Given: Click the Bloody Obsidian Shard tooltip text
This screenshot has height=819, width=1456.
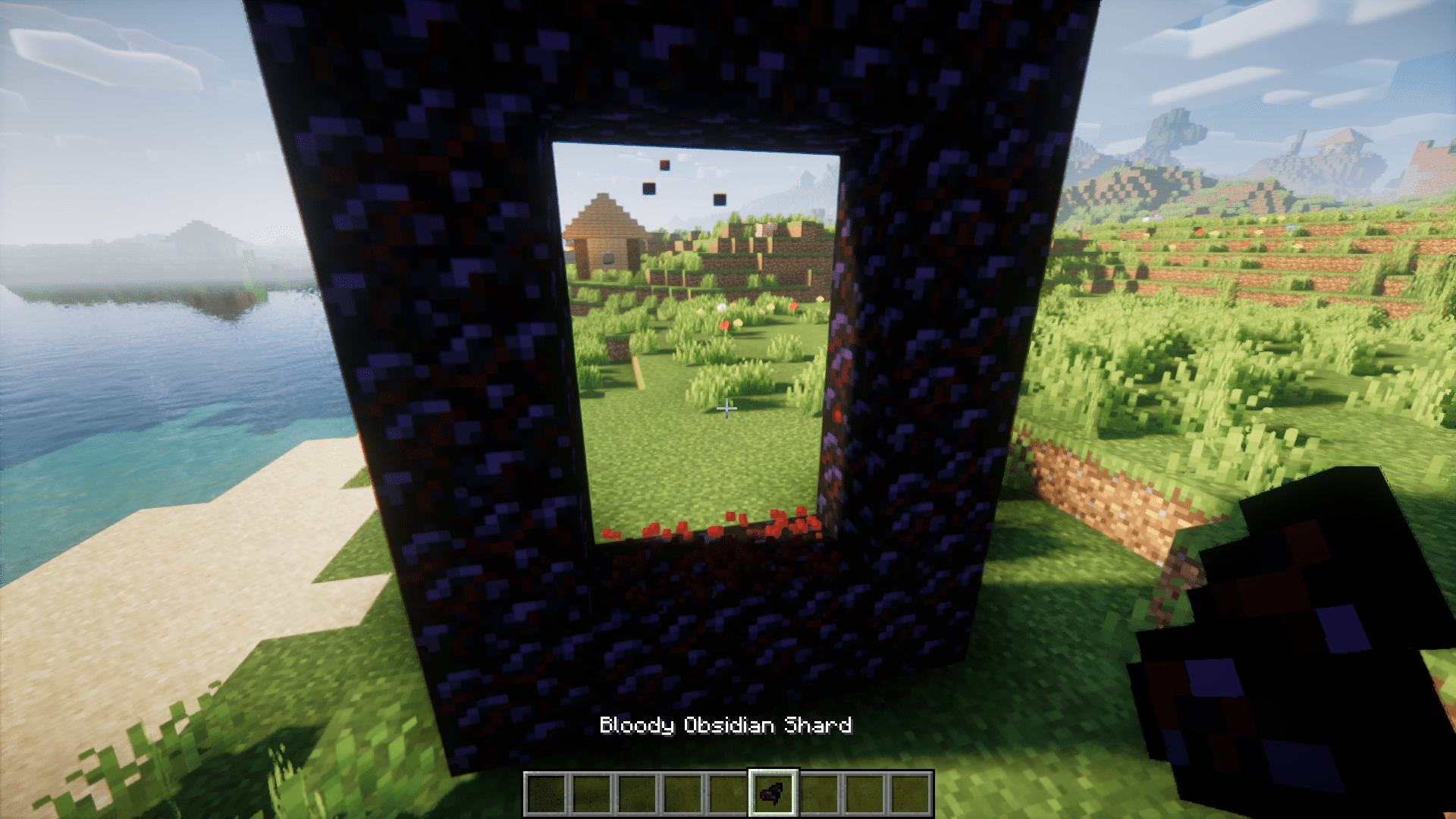Looking at the screenshot, I should click(x=726, y=726).
